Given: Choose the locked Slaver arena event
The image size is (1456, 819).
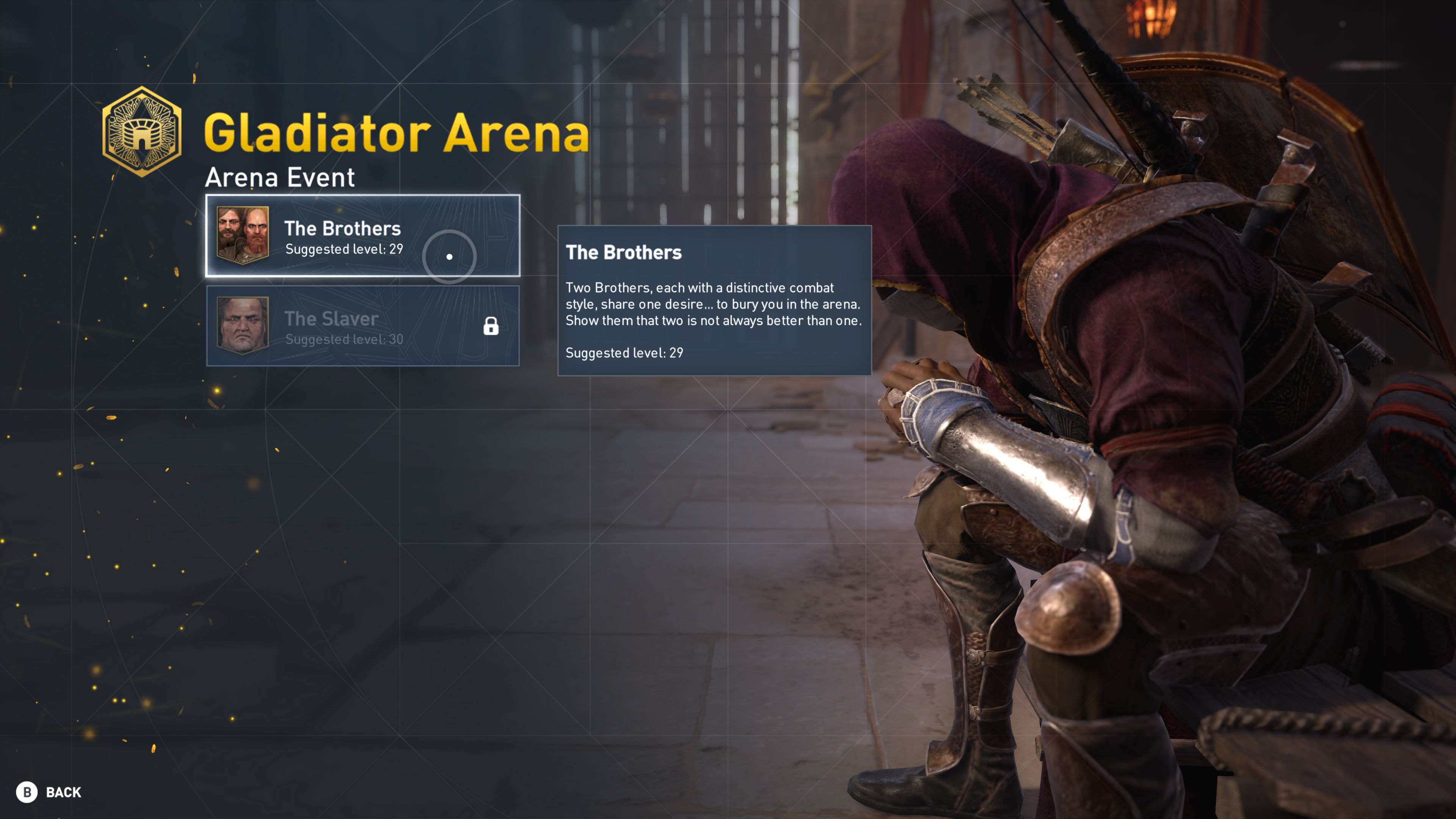Looking at the screenshot, I should click(x=362, y=326).
